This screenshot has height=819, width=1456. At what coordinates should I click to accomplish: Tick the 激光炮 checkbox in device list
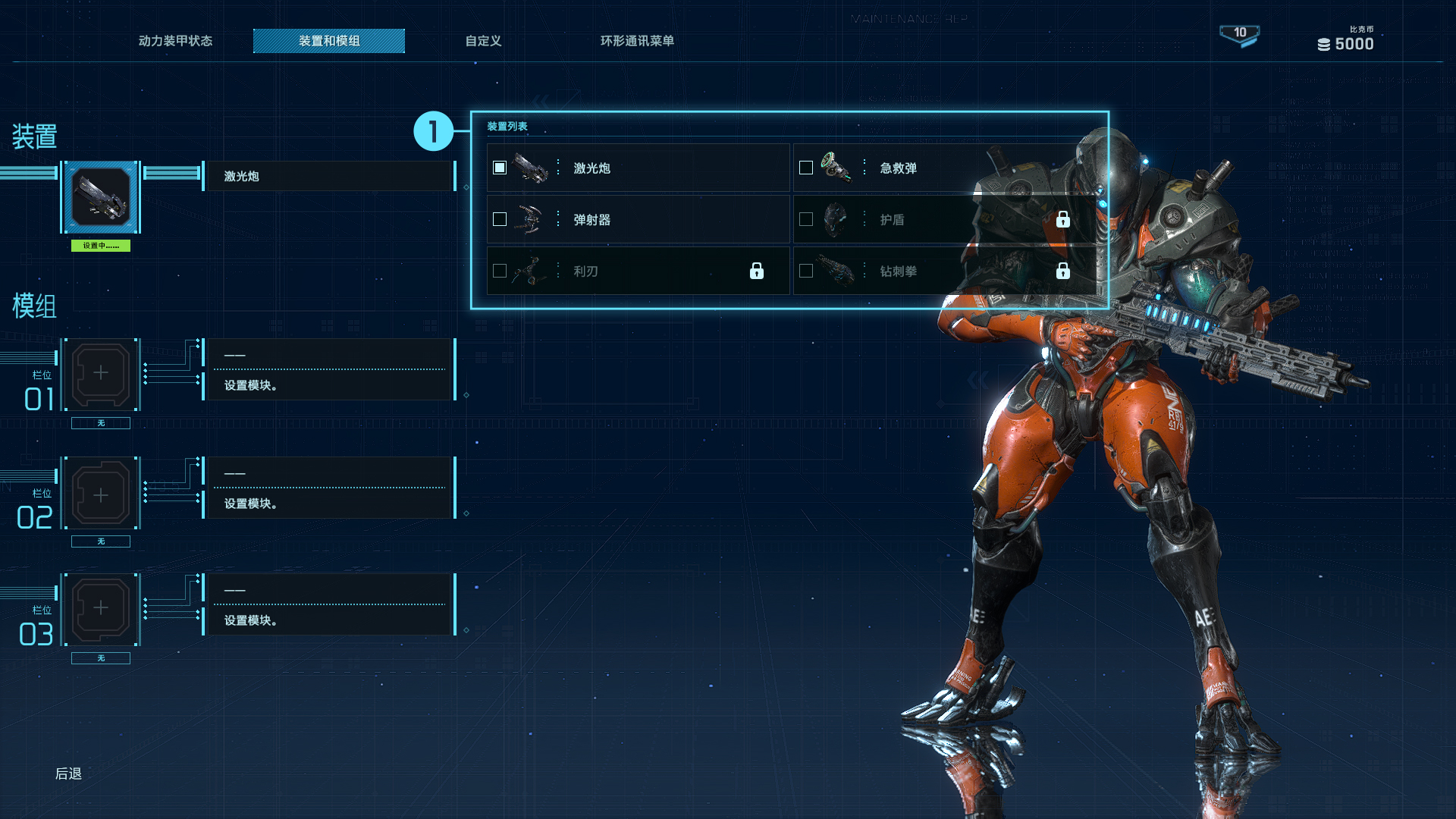click(500, 168)
